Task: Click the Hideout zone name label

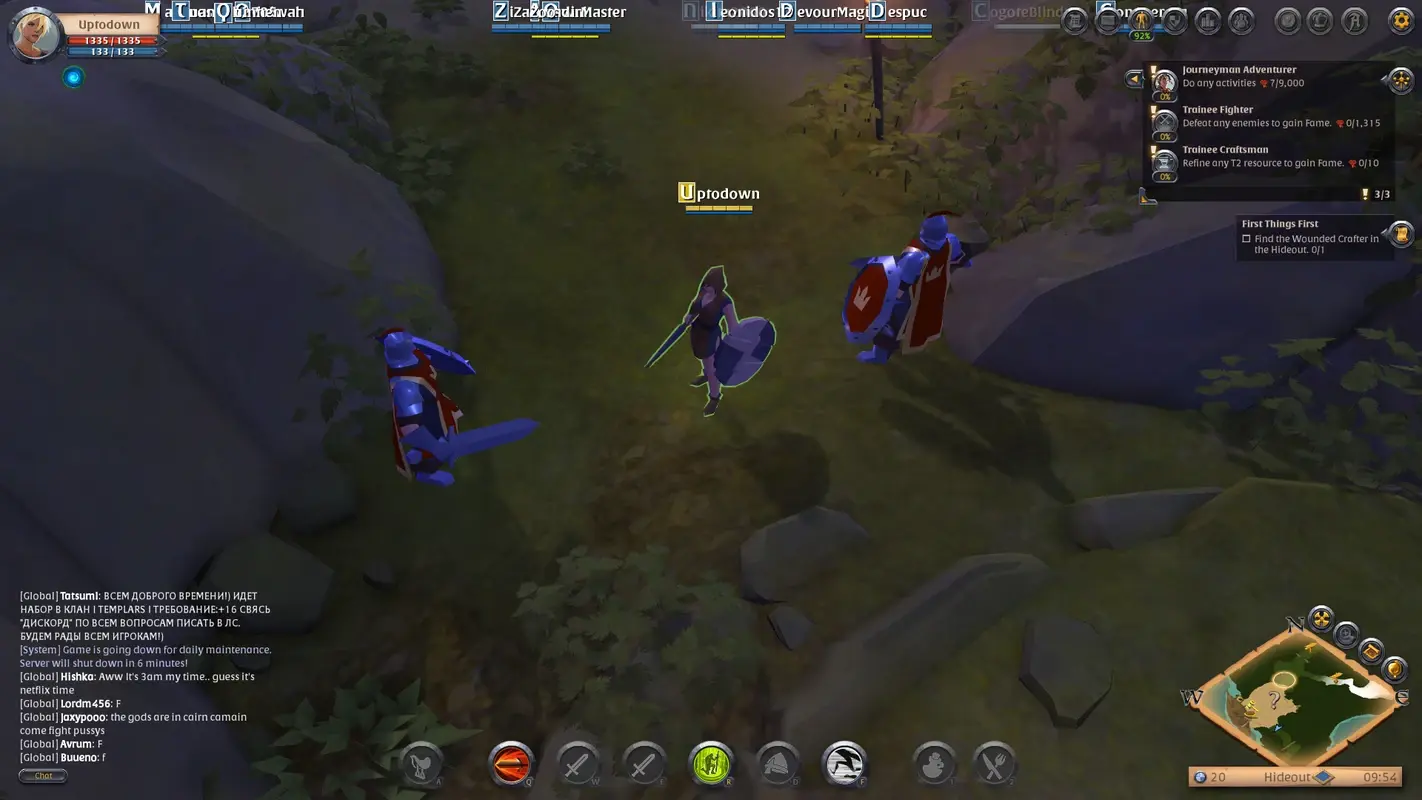Action: point(1288,777)
